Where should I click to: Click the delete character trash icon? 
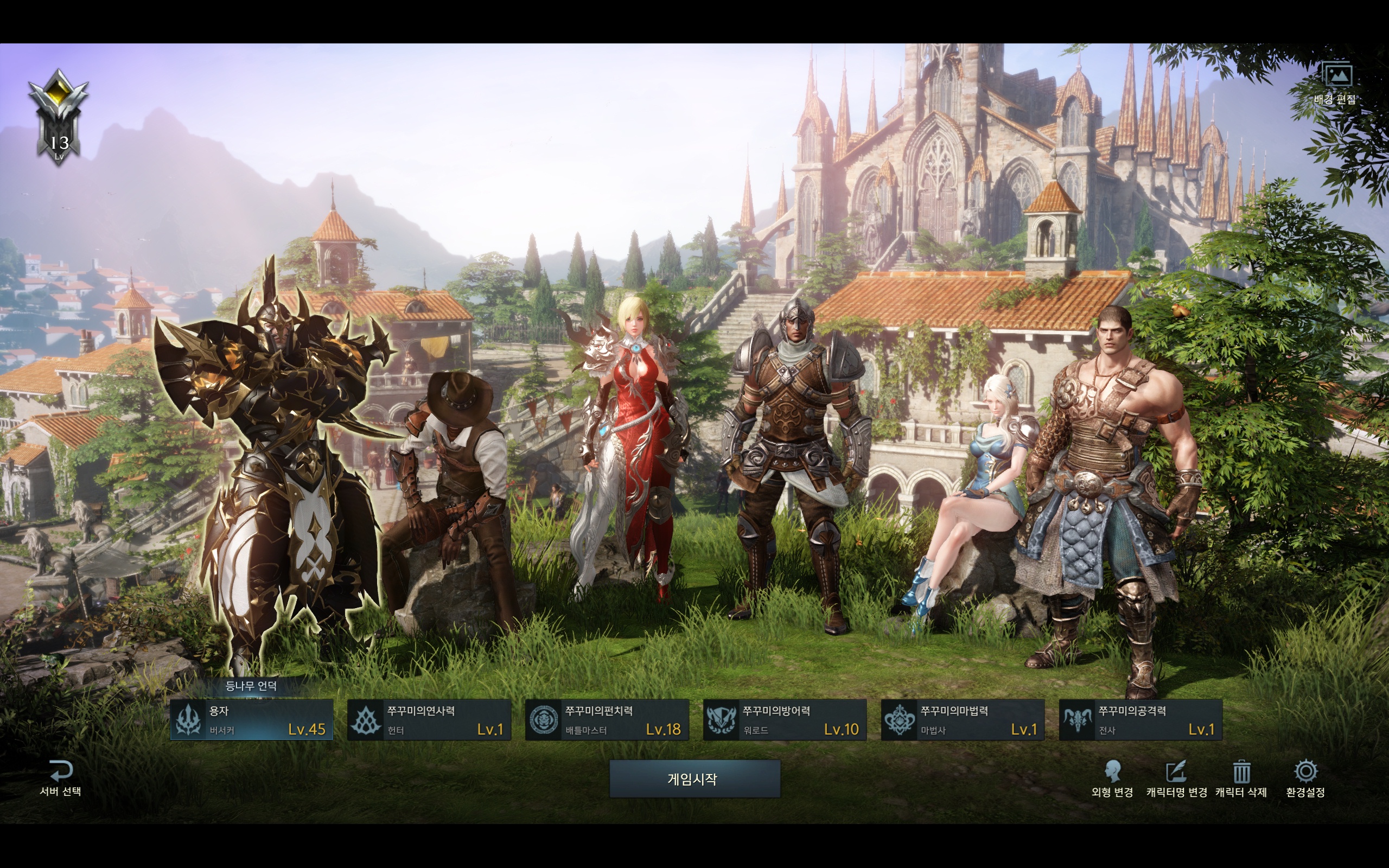click(x=1241, y=772)
